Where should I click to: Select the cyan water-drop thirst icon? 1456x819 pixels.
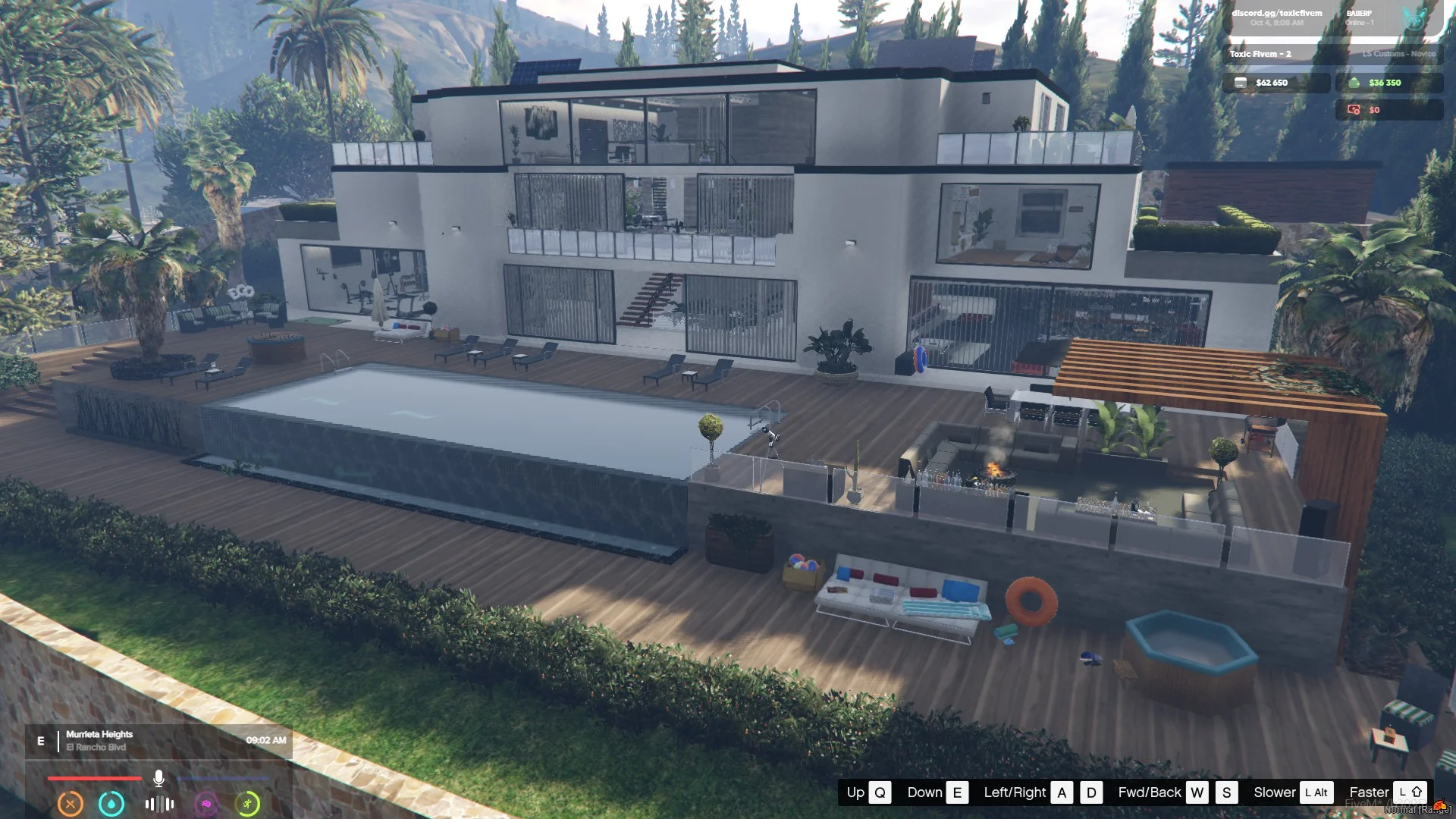[111, 803]
